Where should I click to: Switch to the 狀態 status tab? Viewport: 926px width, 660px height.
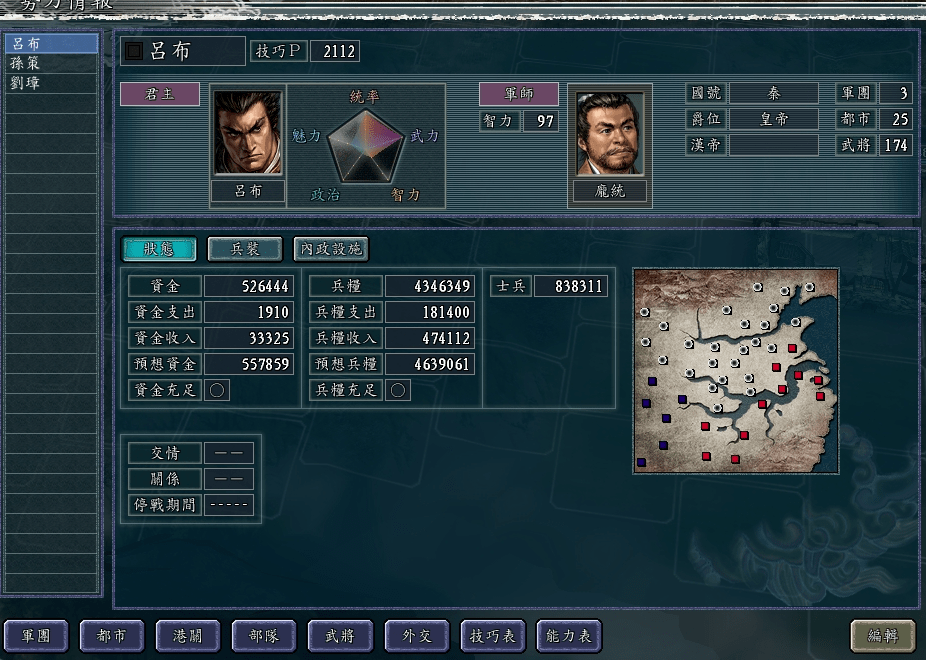click(159, 249)
